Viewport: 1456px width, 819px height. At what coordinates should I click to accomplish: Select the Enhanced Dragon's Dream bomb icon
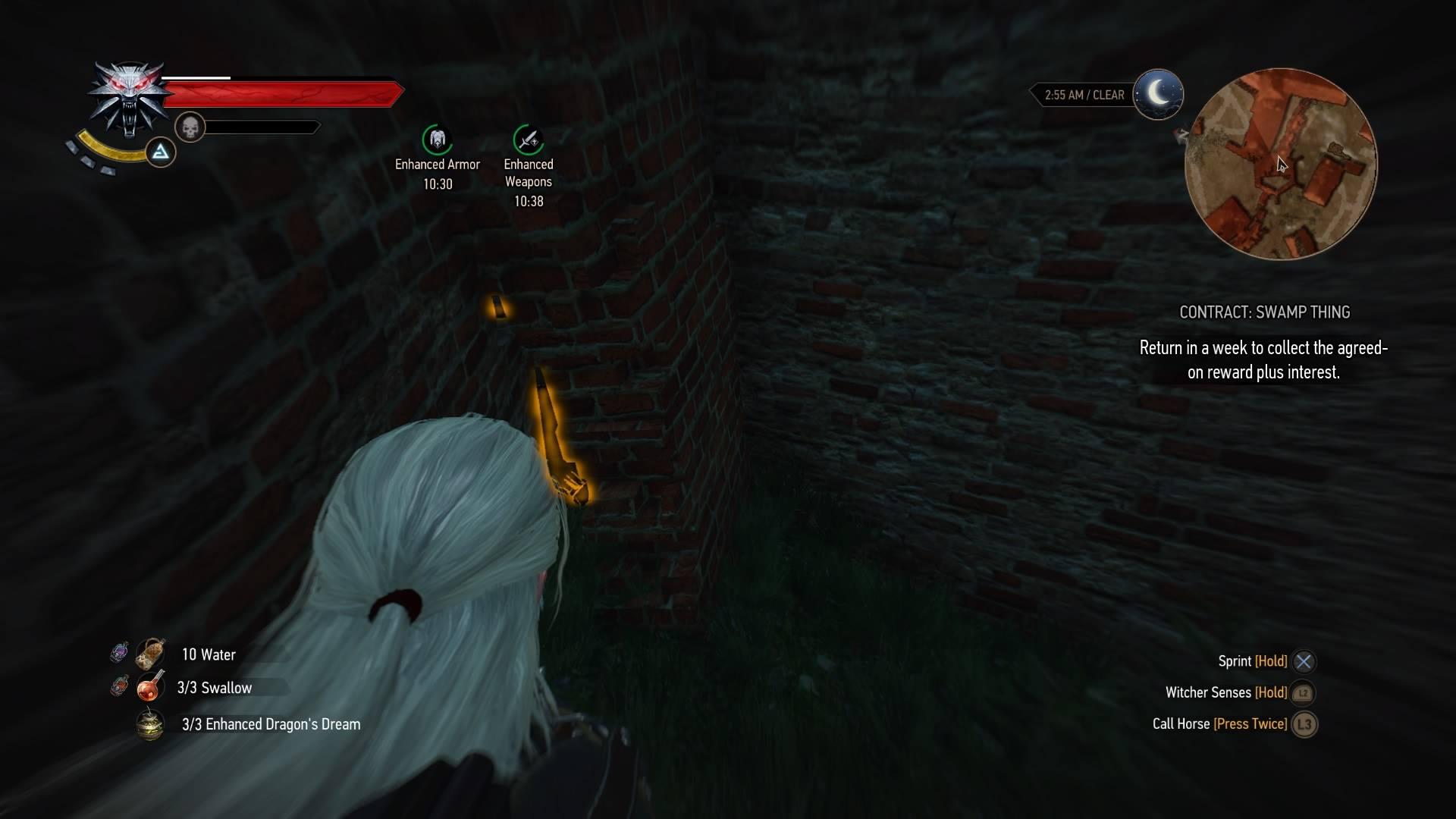point(150,724)
